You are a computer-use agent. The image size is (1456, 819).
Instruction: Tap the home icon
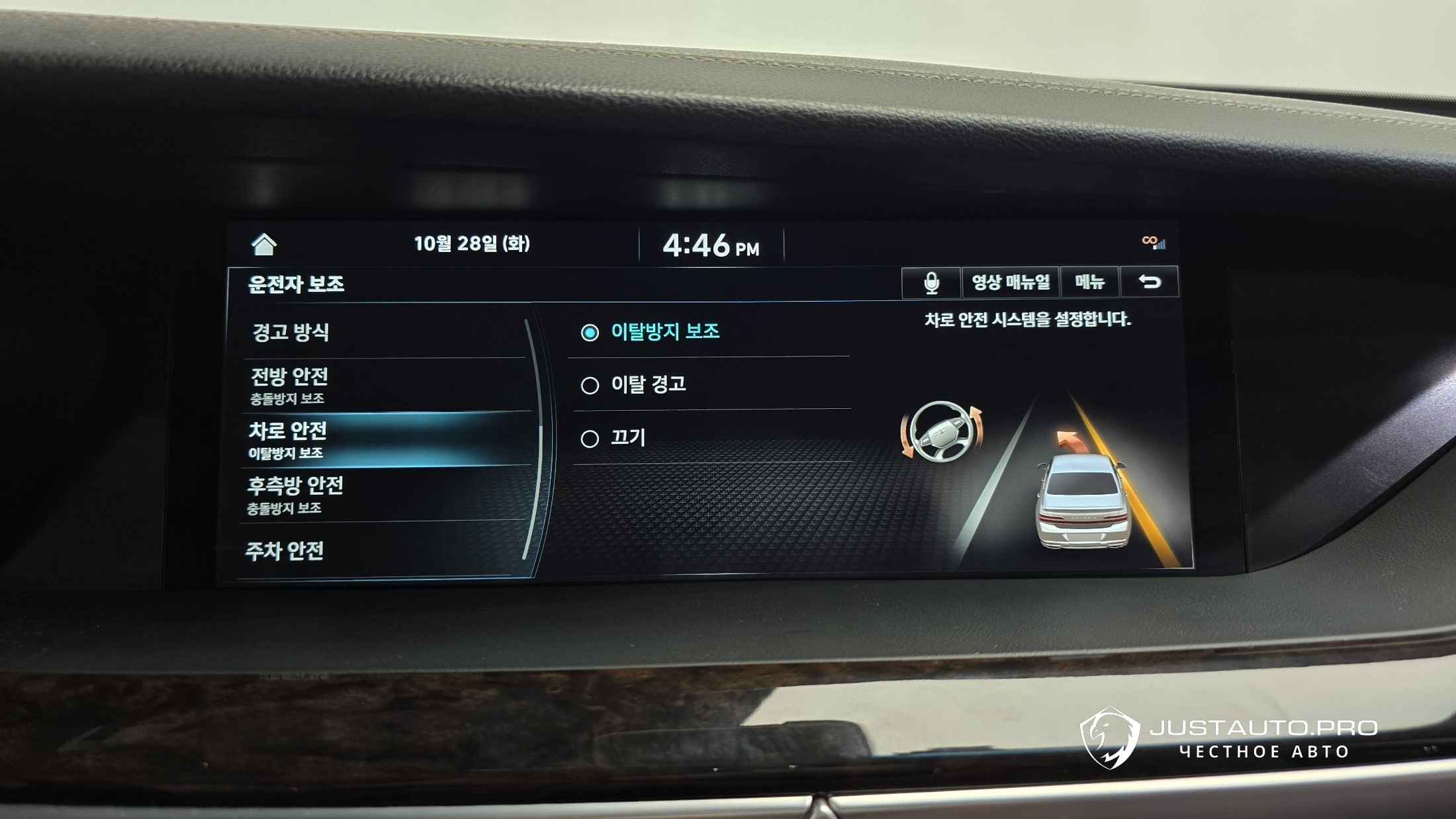click(x=264, y=245)
